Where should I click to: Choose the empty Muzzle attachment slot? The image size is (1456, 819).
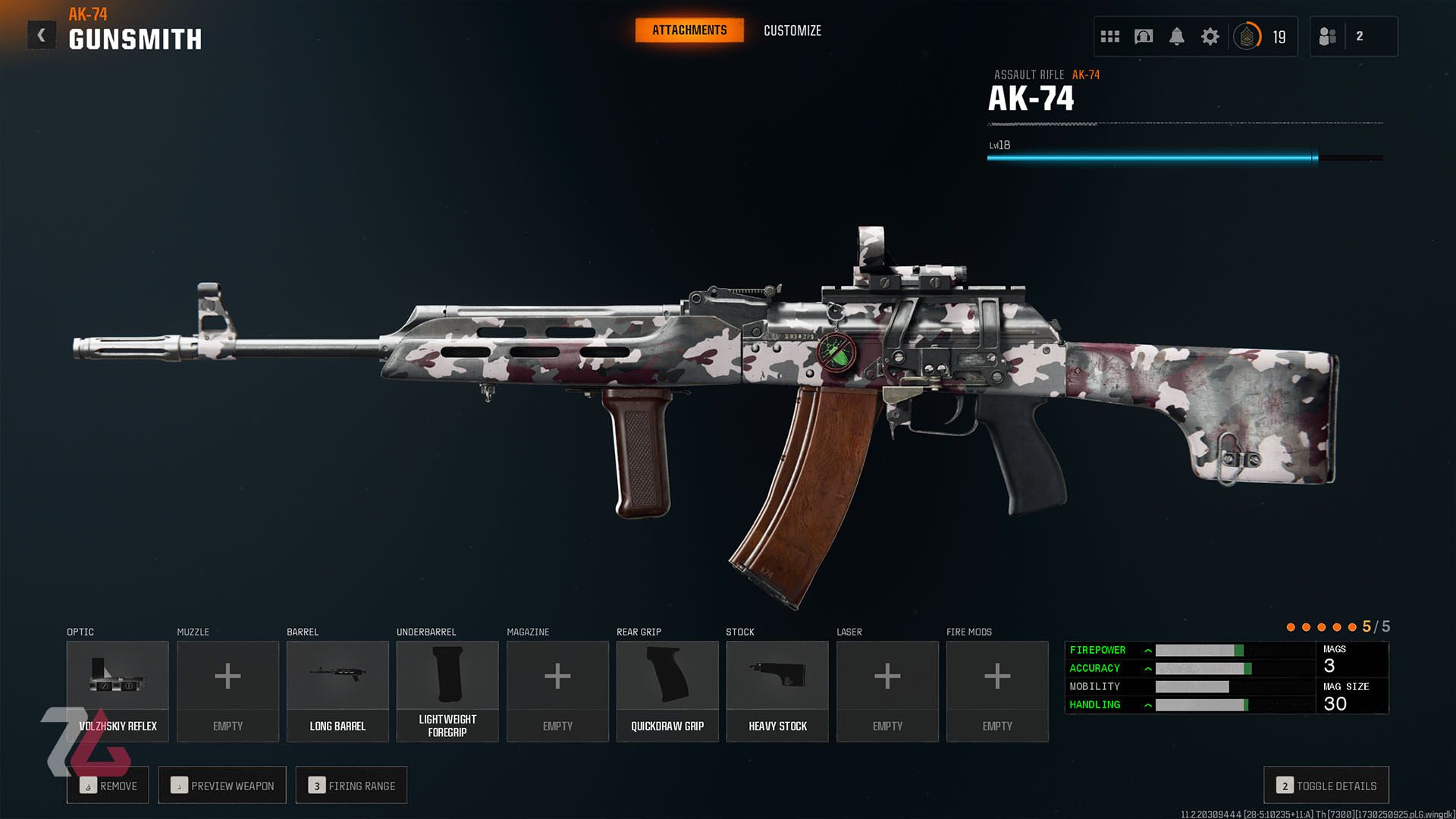point(227,690)
